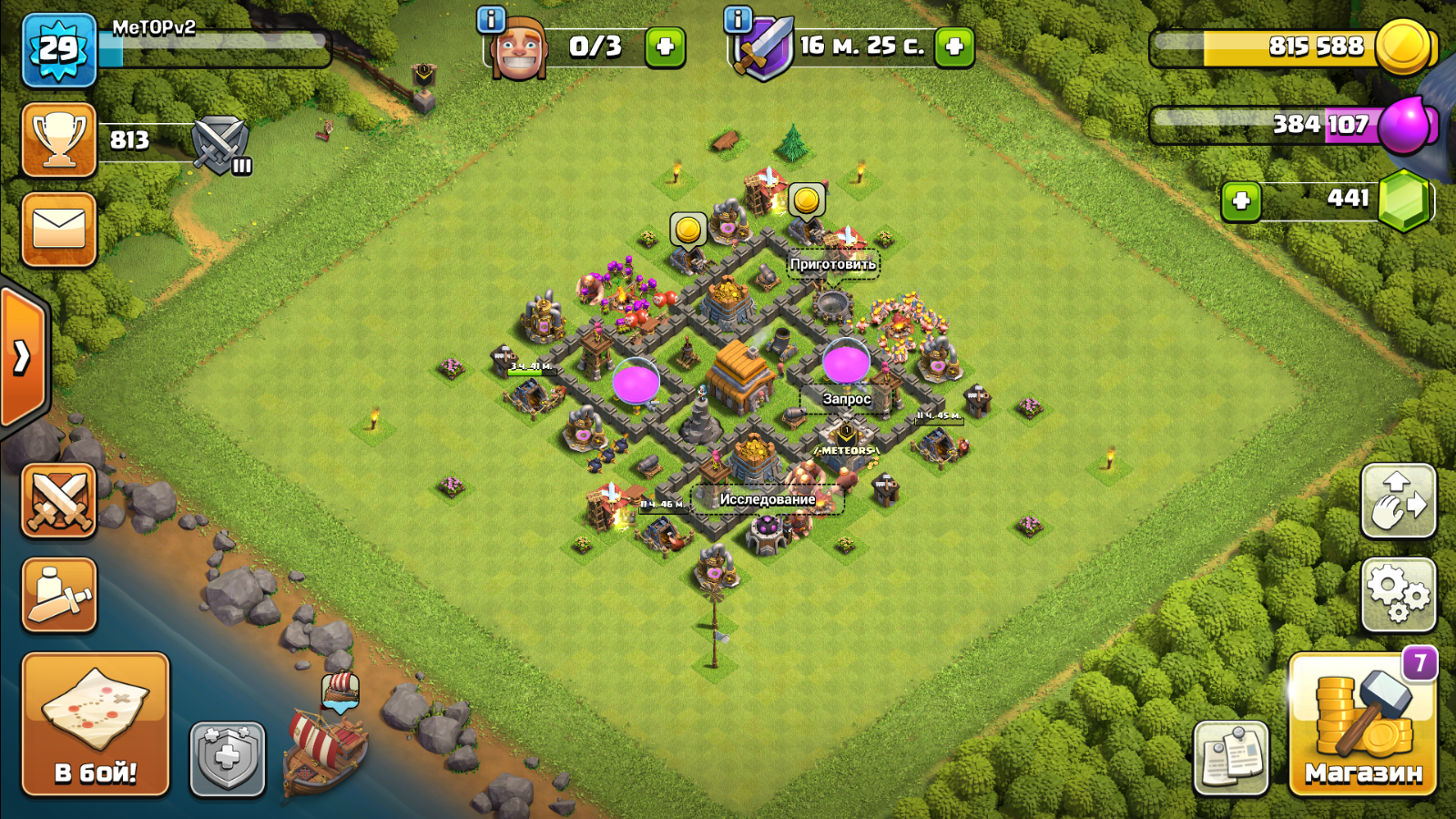Select the Исследование laboratory prompt
Image resolution: width=1456 pixels, height=819 pixels.
pos(767,499)
